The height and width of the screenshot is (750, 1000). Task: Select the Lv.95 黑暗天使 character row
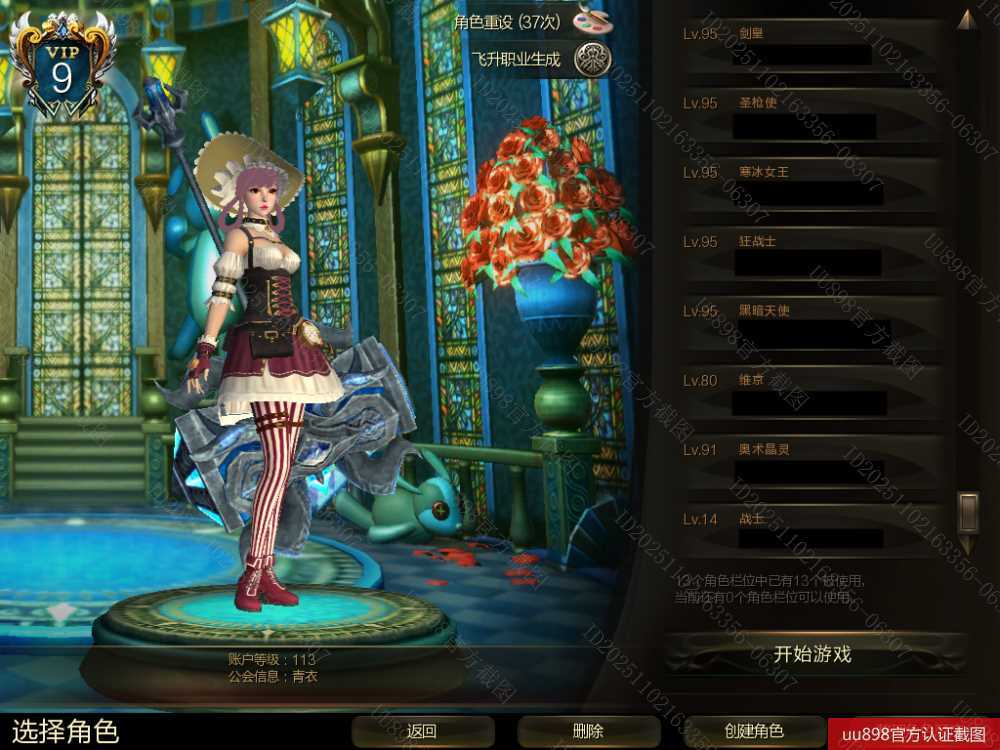tap(810, 324)
